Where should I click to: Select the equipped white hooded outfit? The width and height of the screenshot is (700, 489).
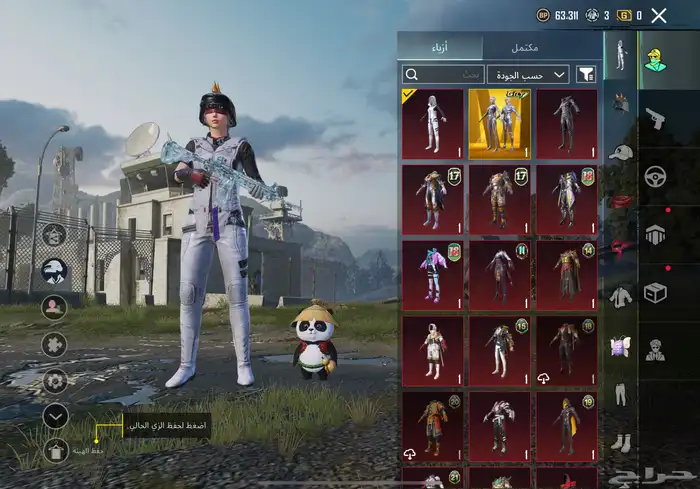pyautogui.click(x=432, y=123)
